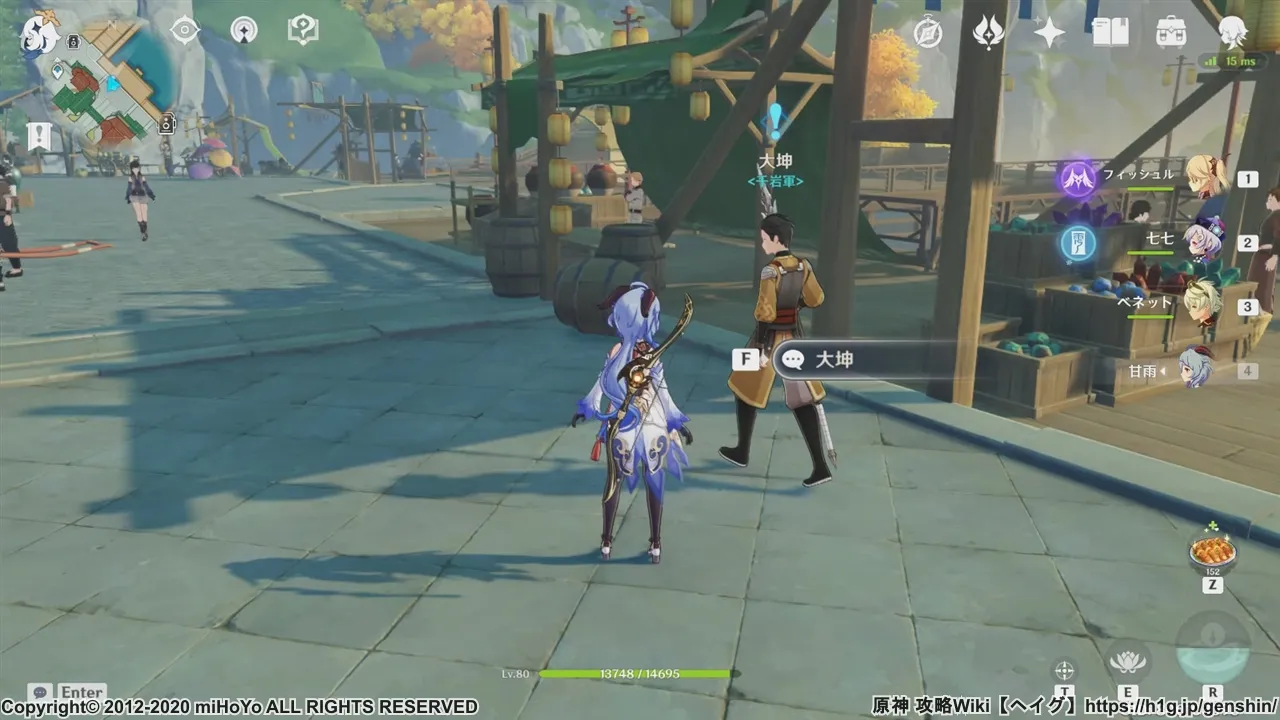Toggle the elemental sight eye icon
The image size is (1280, 720).
[185, 30]
